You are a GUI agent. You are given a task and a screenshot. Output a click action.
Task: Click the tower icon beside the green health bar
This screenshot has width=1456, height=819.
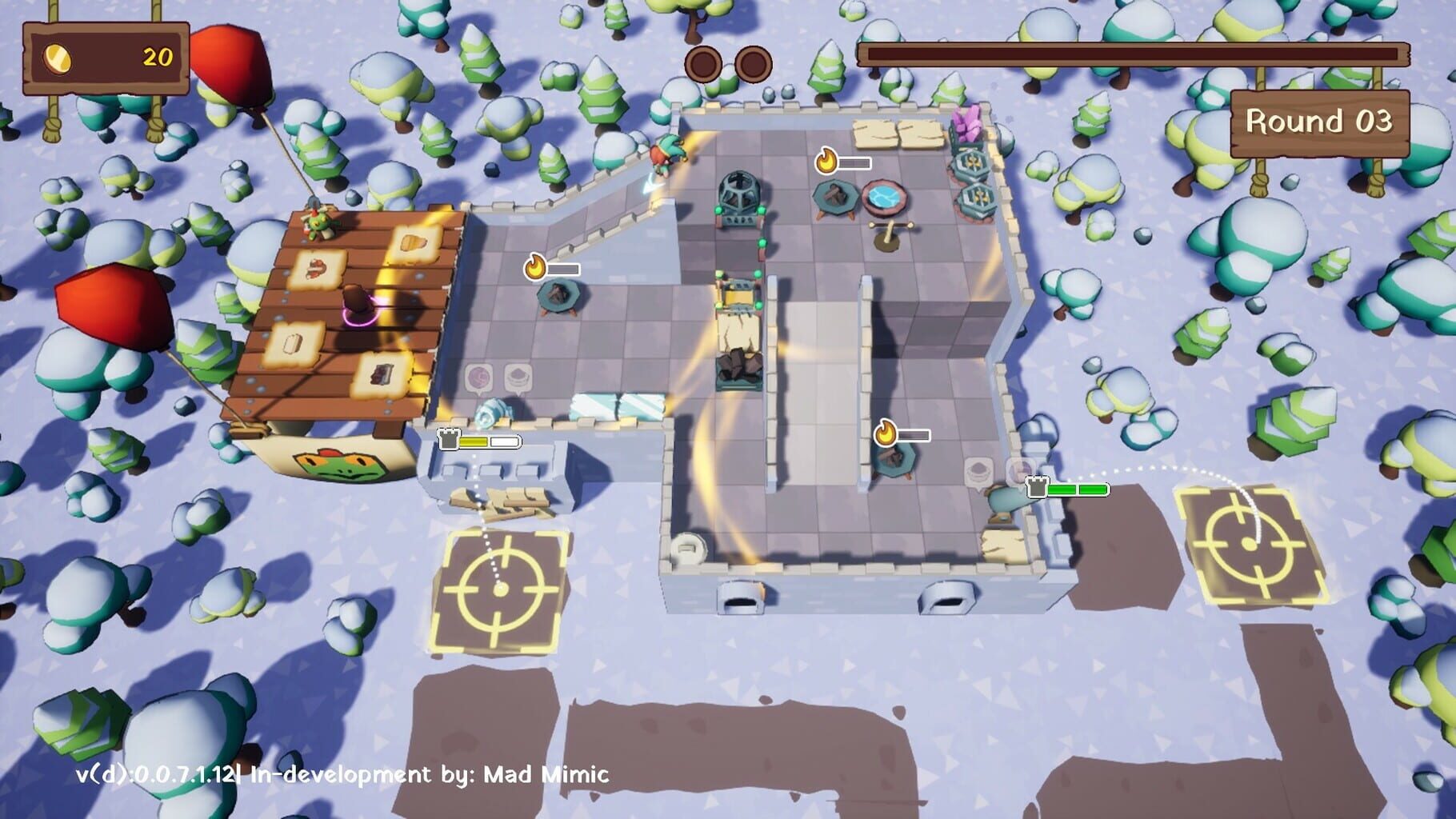point(1037,487)
